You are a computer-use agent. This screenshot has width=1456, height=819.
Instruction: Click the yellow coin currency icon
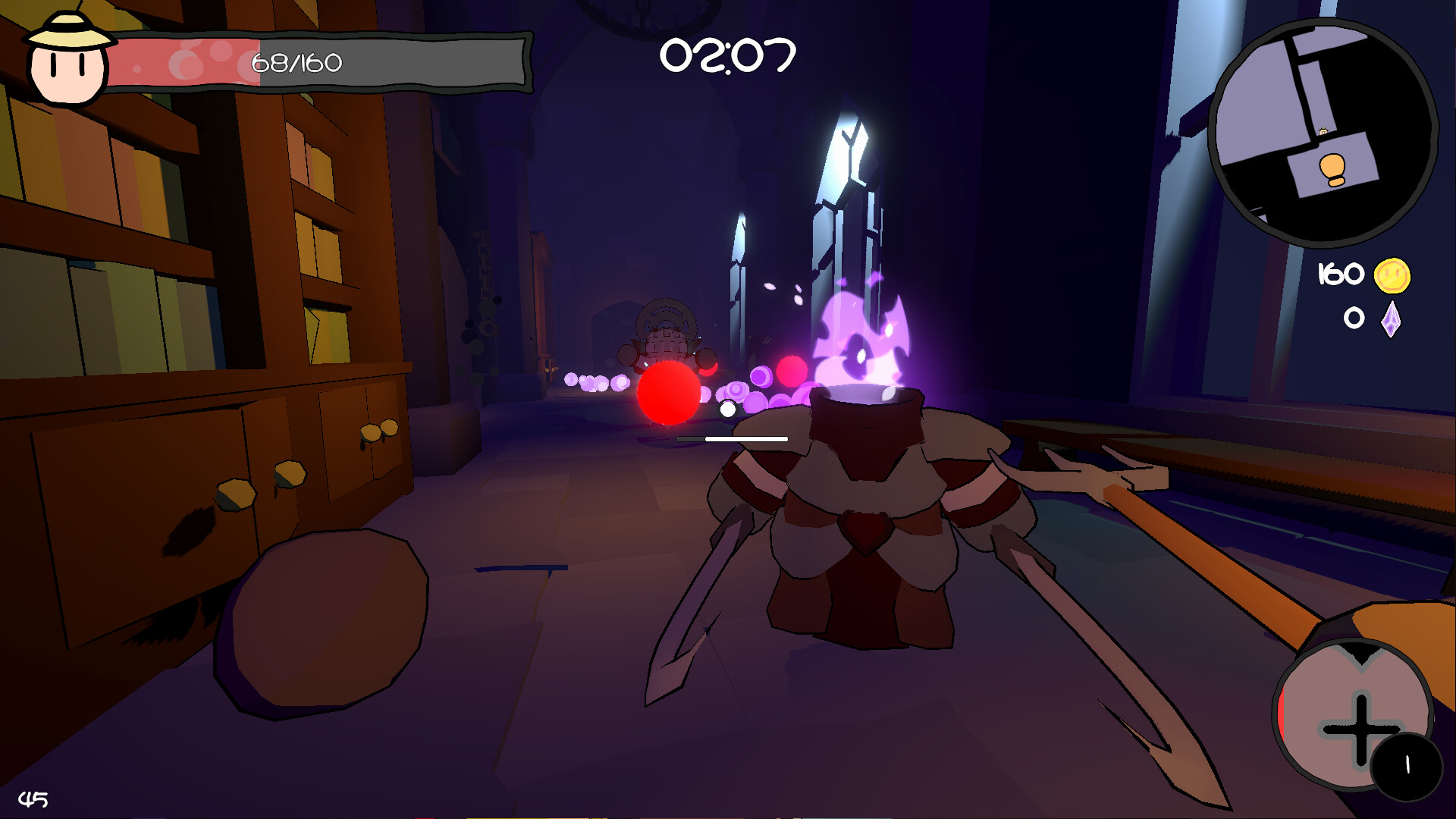click(1392, 276)
